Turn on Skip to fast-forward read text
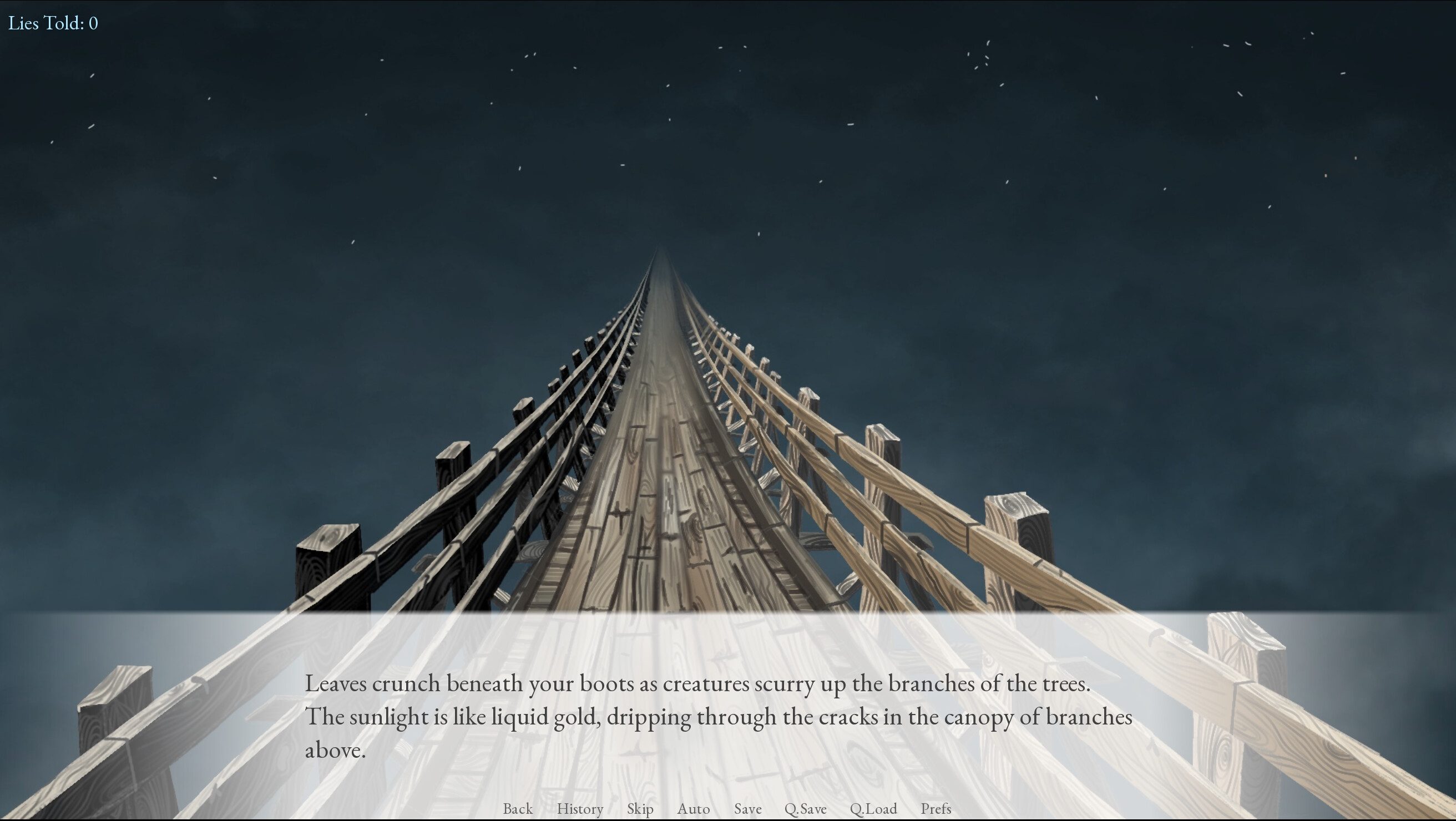The width and height of the screenshot is (1456, 821). tap(639, 809)
